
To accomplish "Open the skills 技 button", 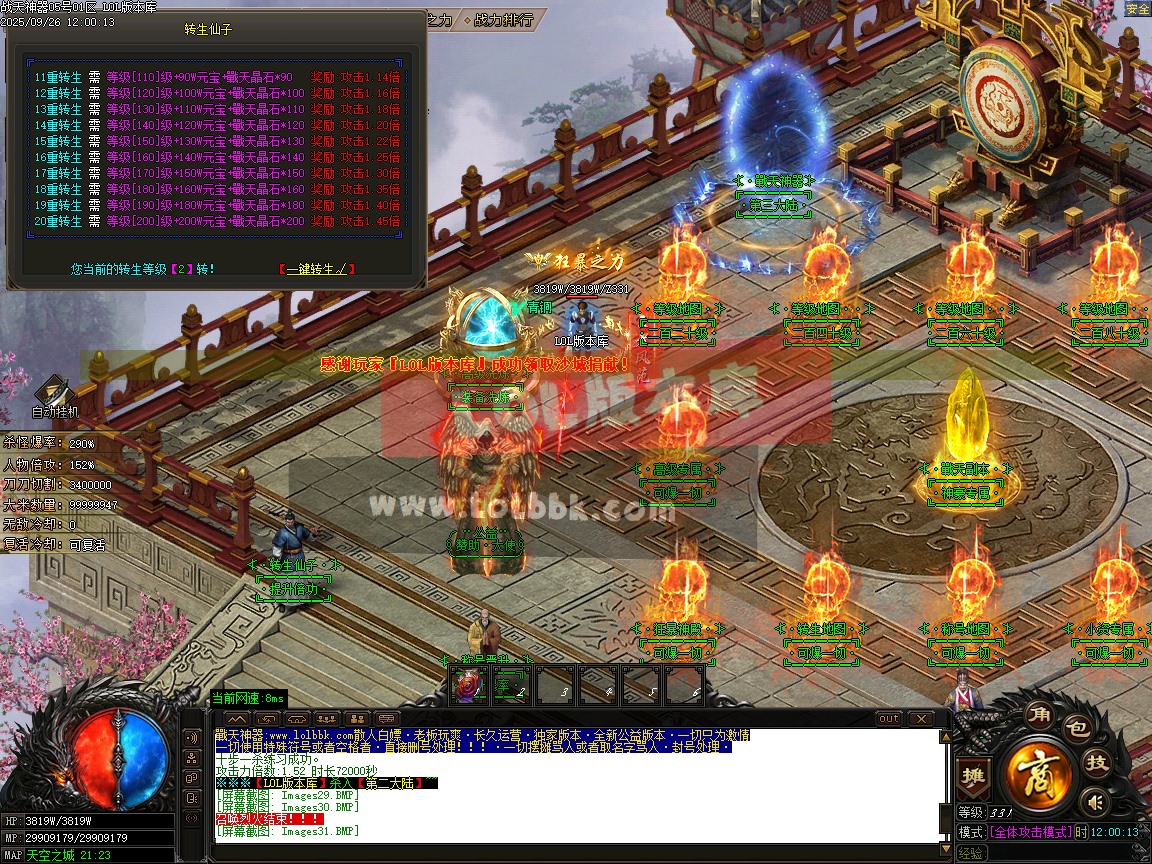I will (1097, 763).
